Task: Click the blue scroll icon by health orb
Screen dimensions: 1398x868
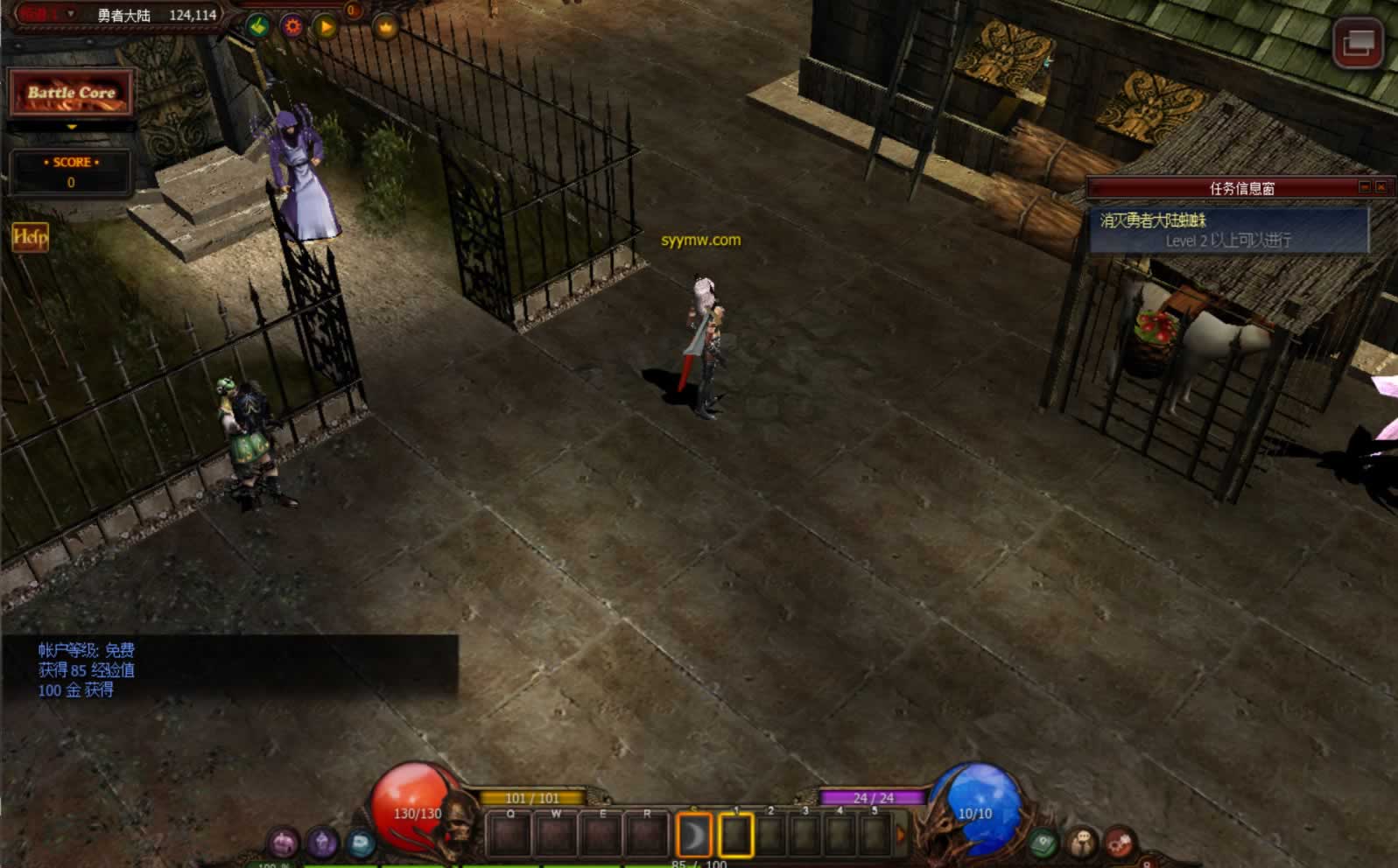Action: [360, 843]
